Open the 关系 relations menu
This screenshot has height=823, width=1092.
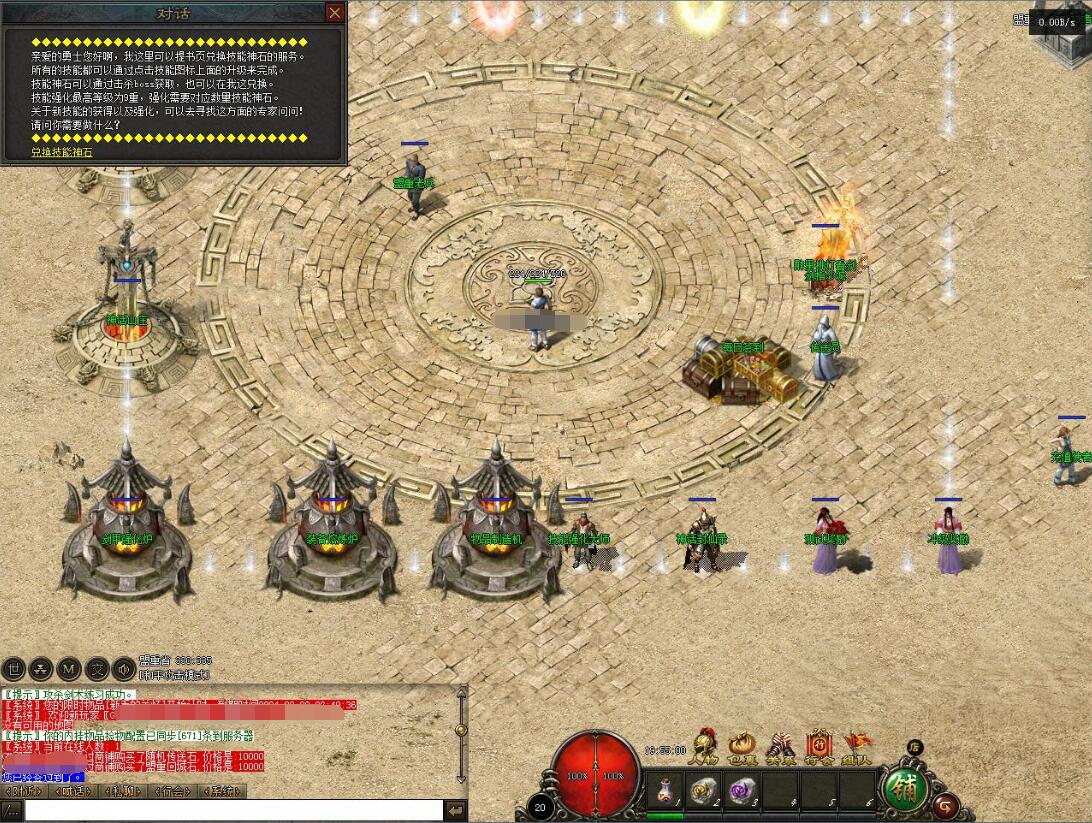click(780, 748)
